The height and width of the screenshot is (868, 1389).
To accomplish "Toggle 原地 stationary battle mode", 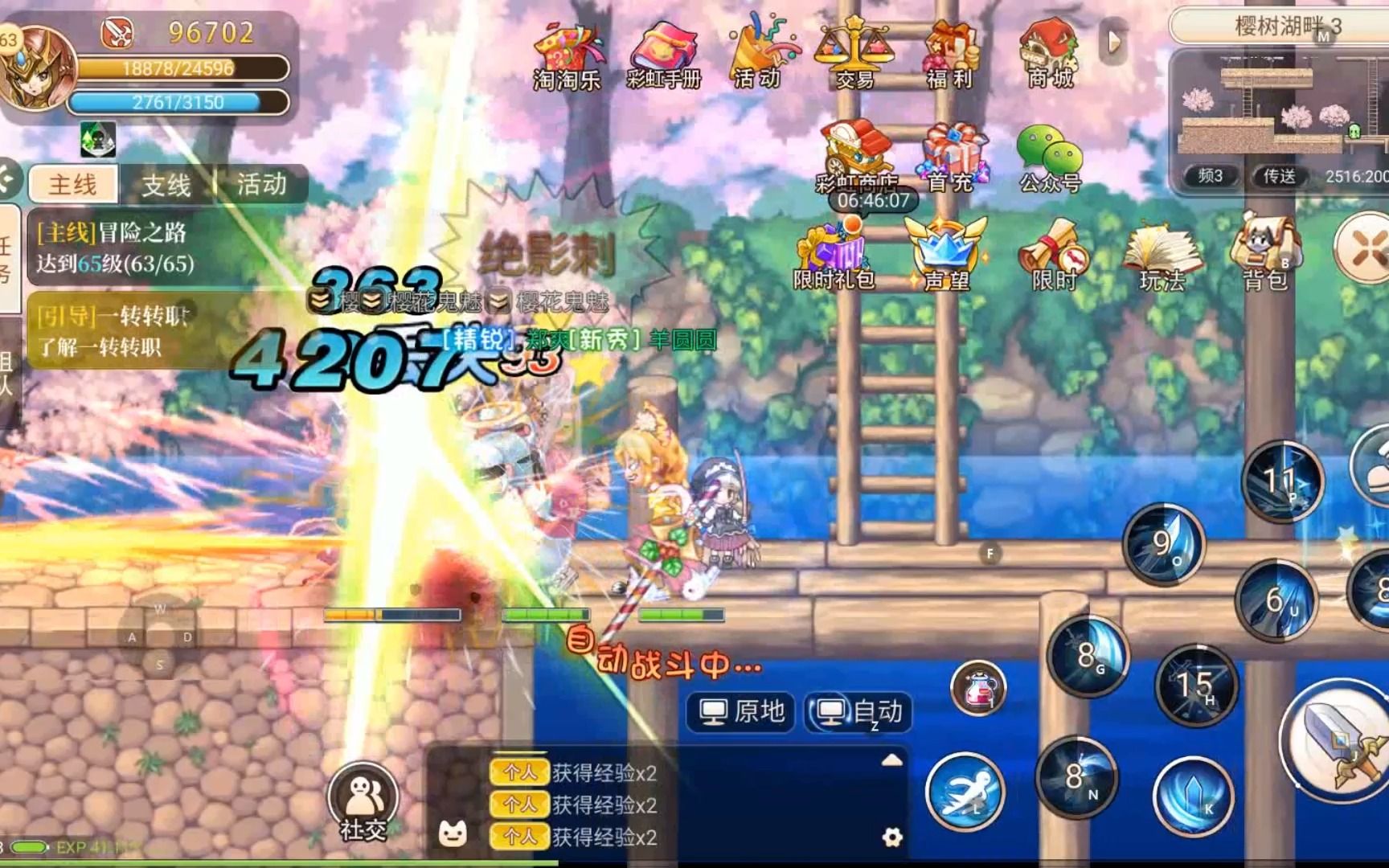I will tap(742, 711).
